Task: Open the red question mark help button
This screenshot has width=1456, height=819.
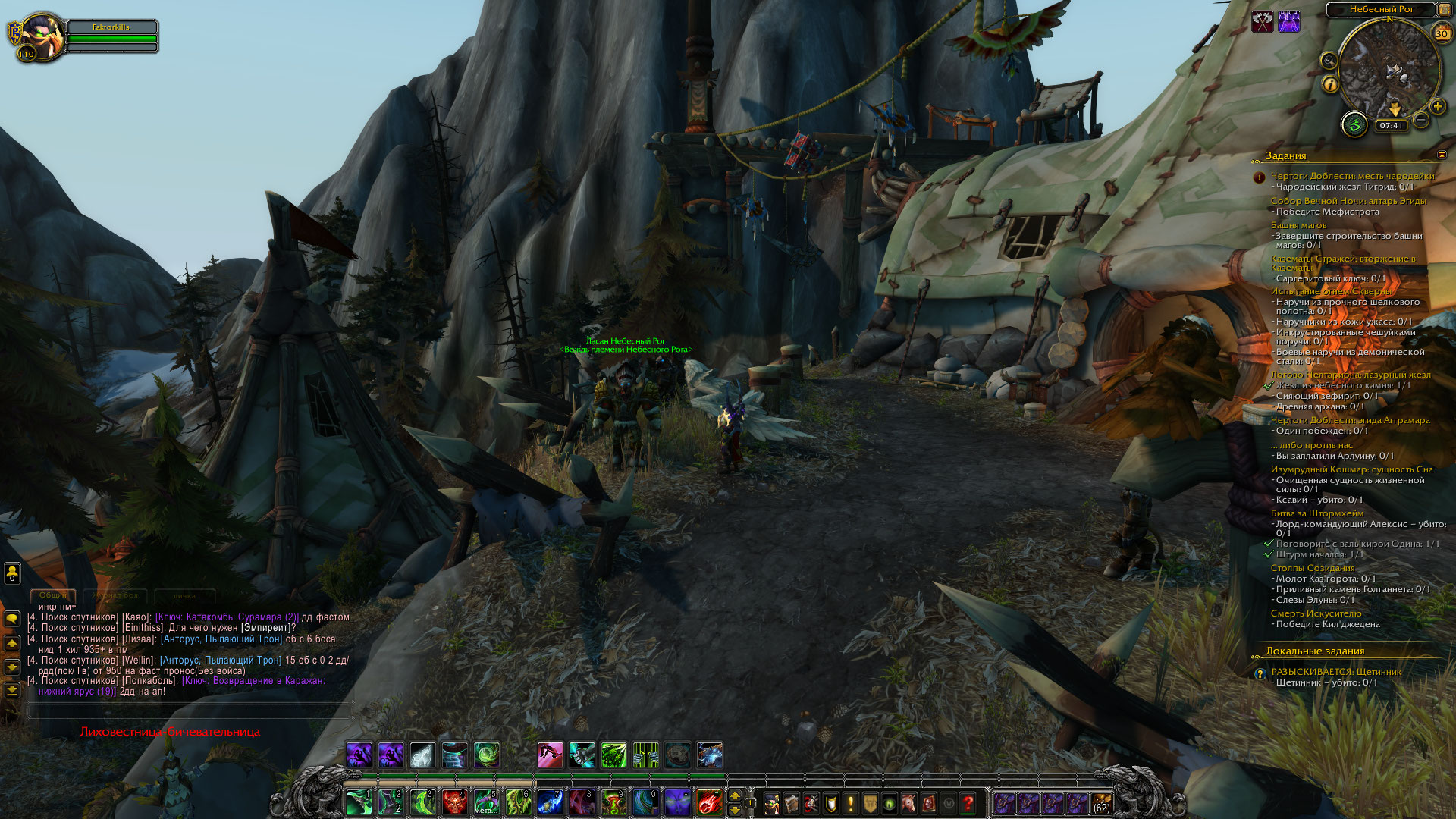Action: click(968, 803)
